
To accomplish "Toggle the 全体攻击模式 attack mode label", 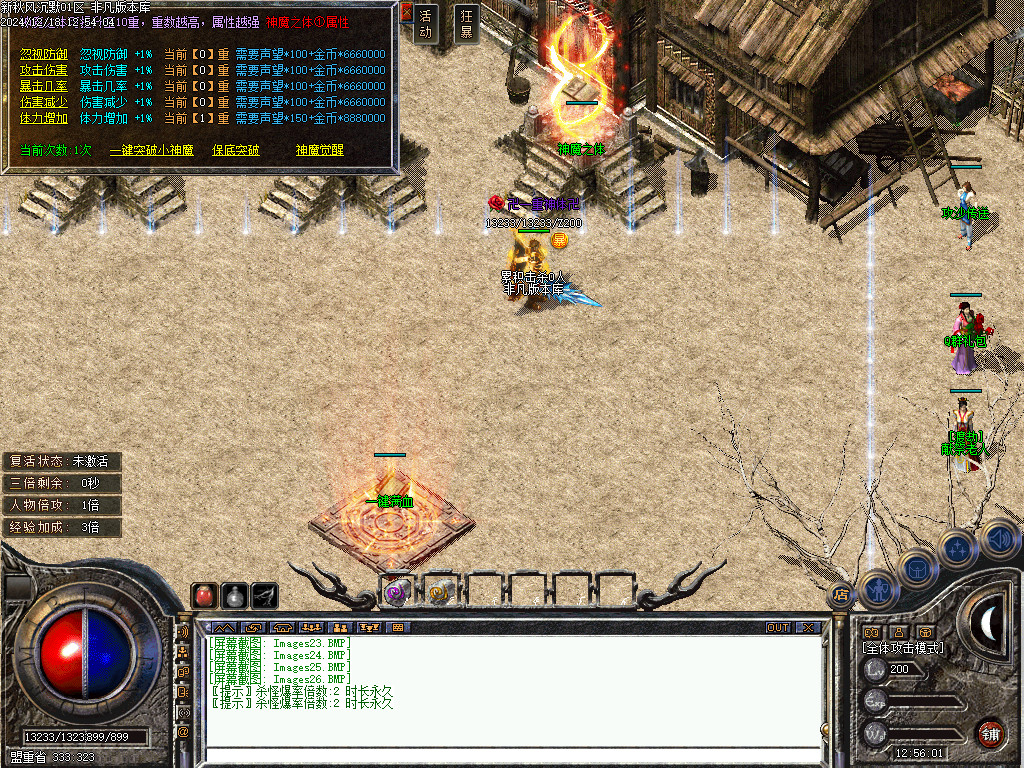I will 902,648.
